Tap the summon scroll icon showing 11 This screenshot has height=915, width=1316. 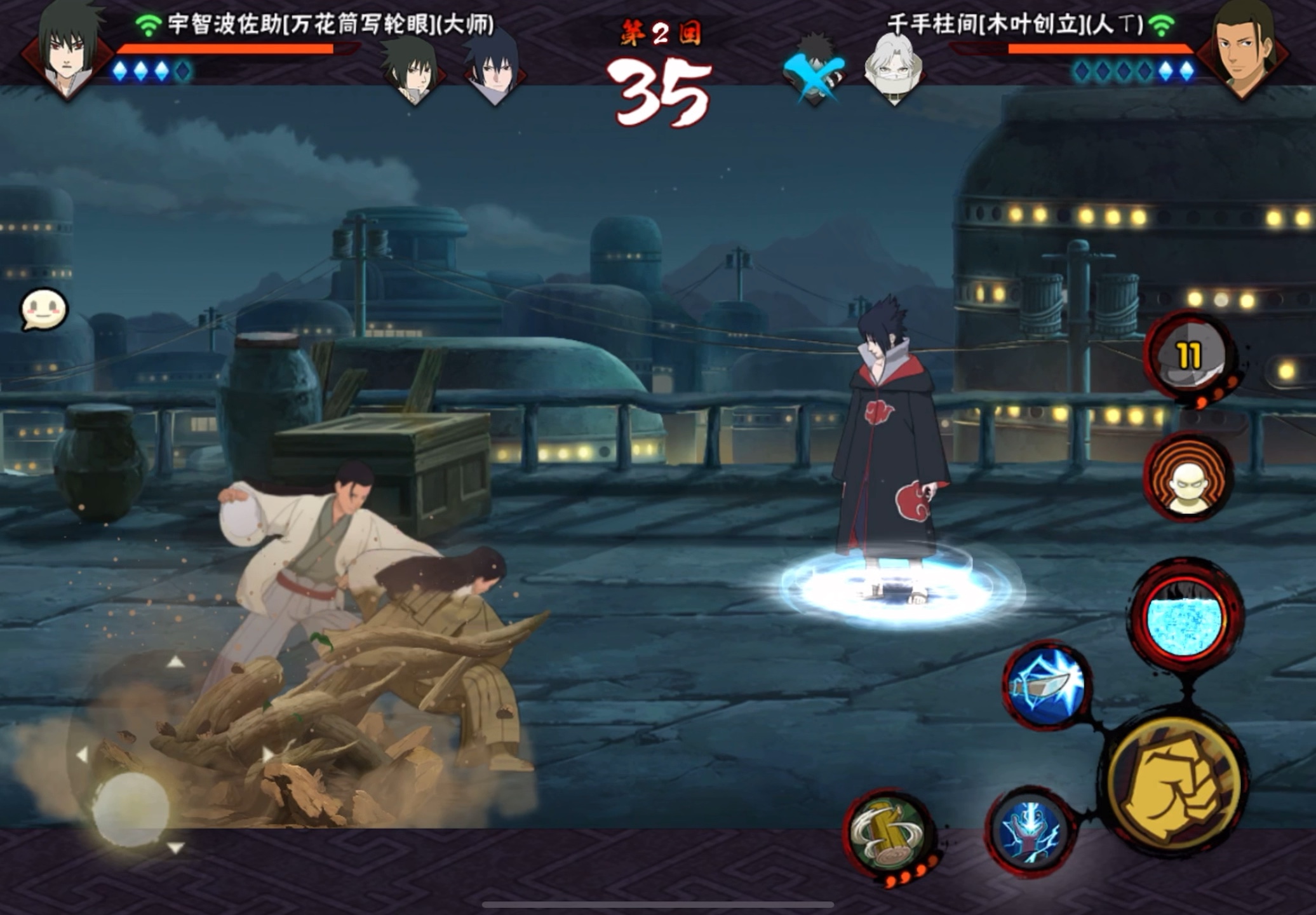tap(1188, 357)
